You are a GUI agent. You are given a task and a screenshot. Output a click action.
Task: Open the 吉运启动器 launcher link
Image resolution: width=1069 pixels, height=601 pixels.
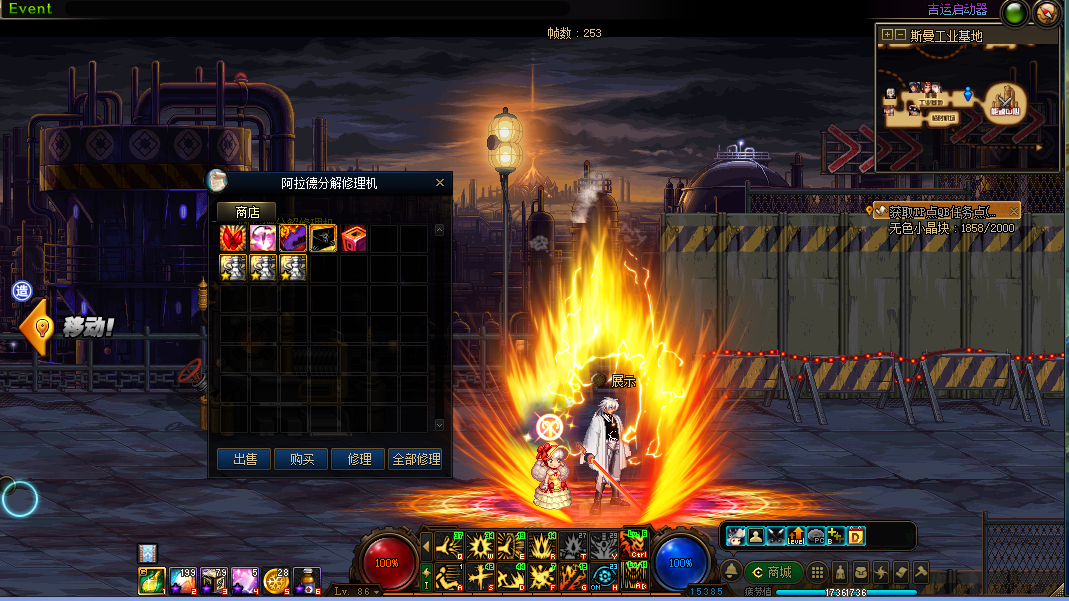(x=957, y=10)
